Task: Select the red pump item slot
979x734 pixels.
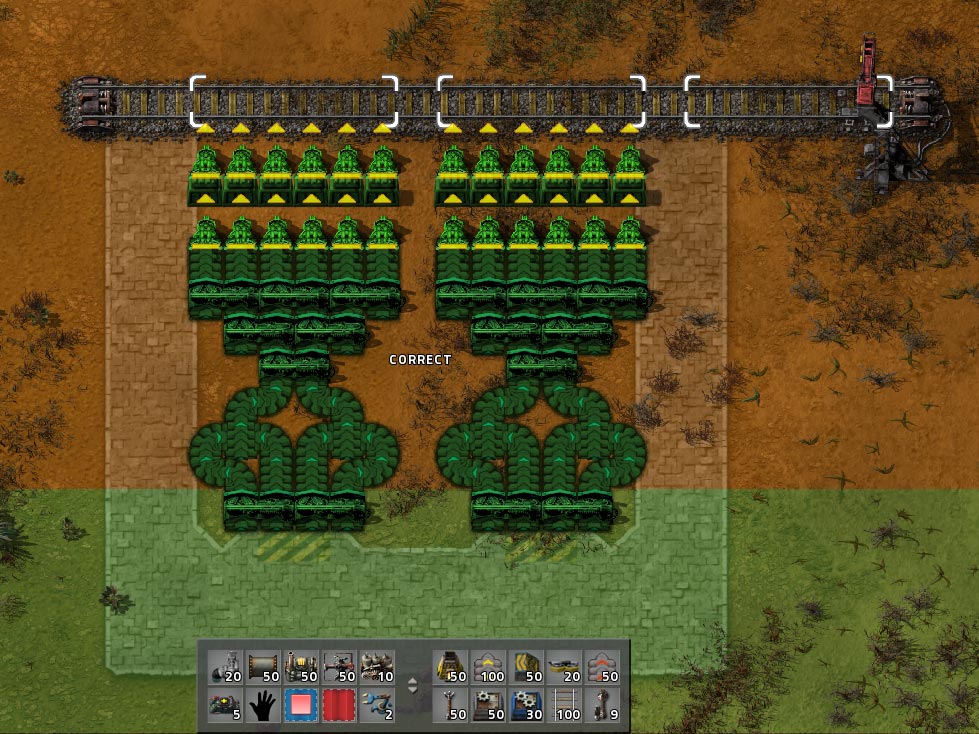Action: click(x=339, y=667)
